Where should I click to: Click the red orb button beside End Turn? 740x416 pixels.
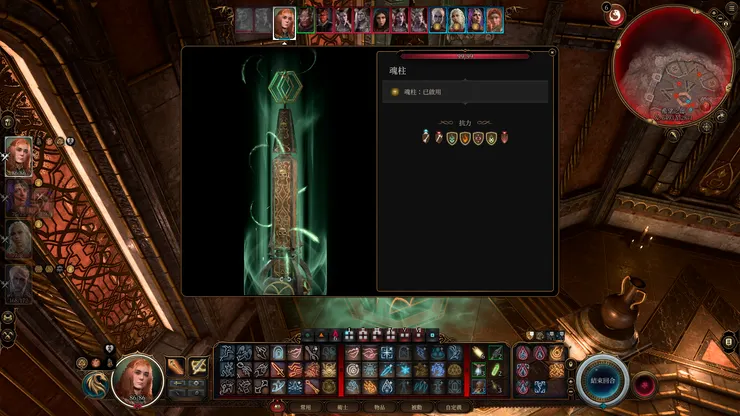click(646, 383)
